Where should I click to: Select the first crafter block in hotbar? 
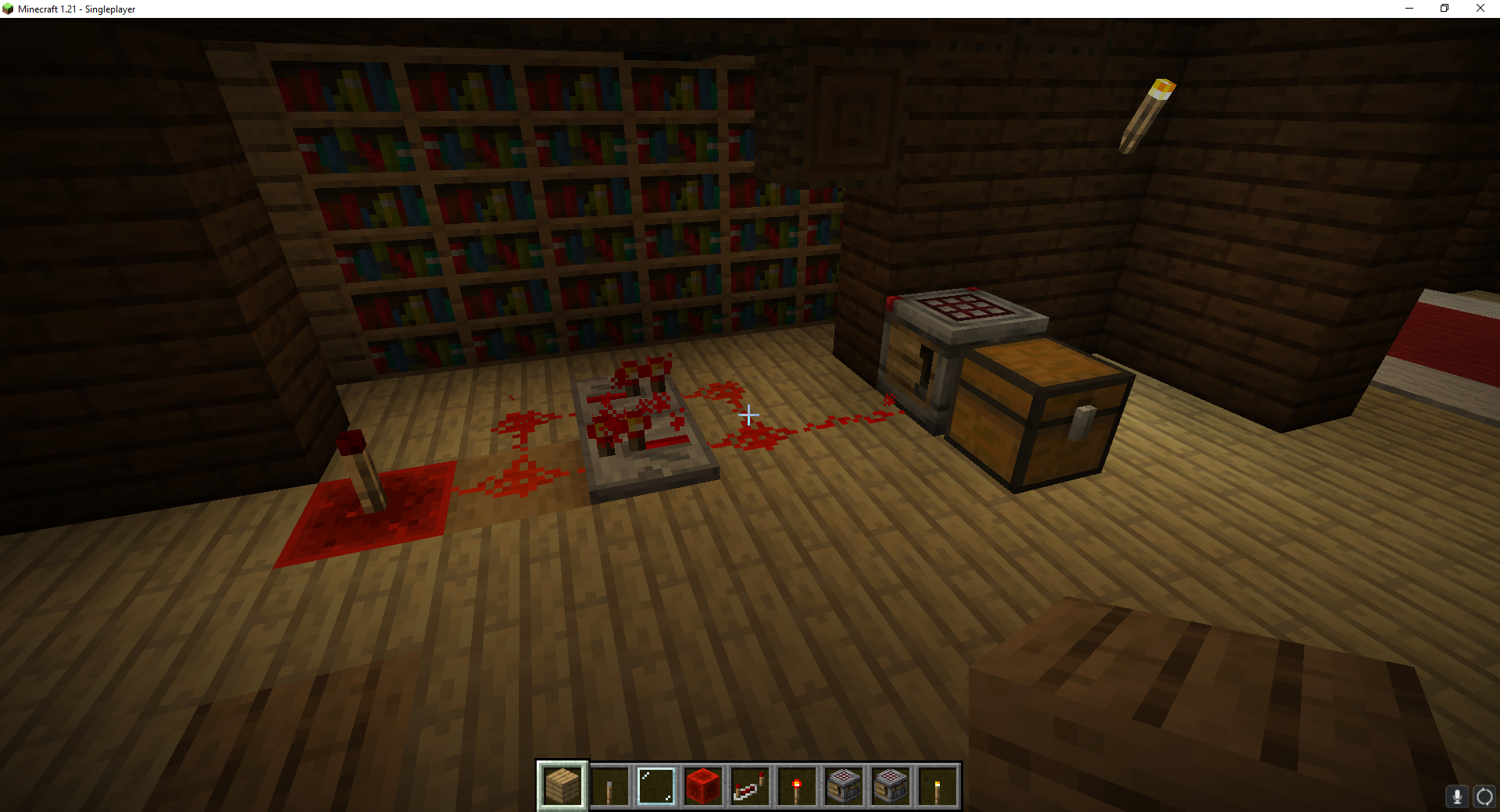point(844,785)
